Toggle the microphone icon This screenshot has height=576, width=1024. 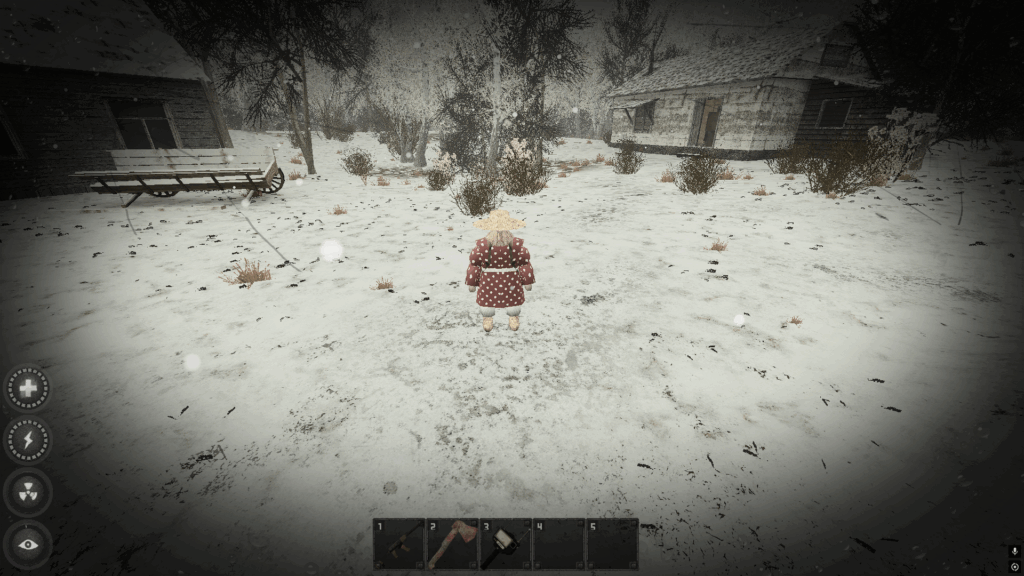point(1015,551)
